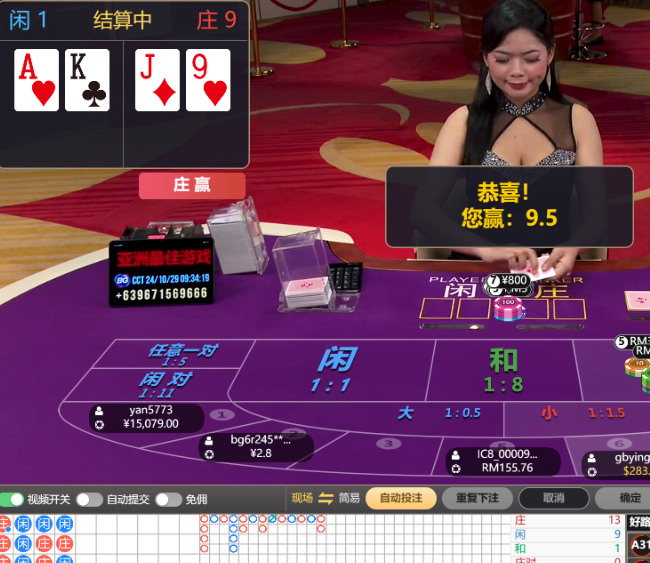Confirm the bet with 确定
The width and height of the screenshot is (650, 563).
tap(628, 498)
